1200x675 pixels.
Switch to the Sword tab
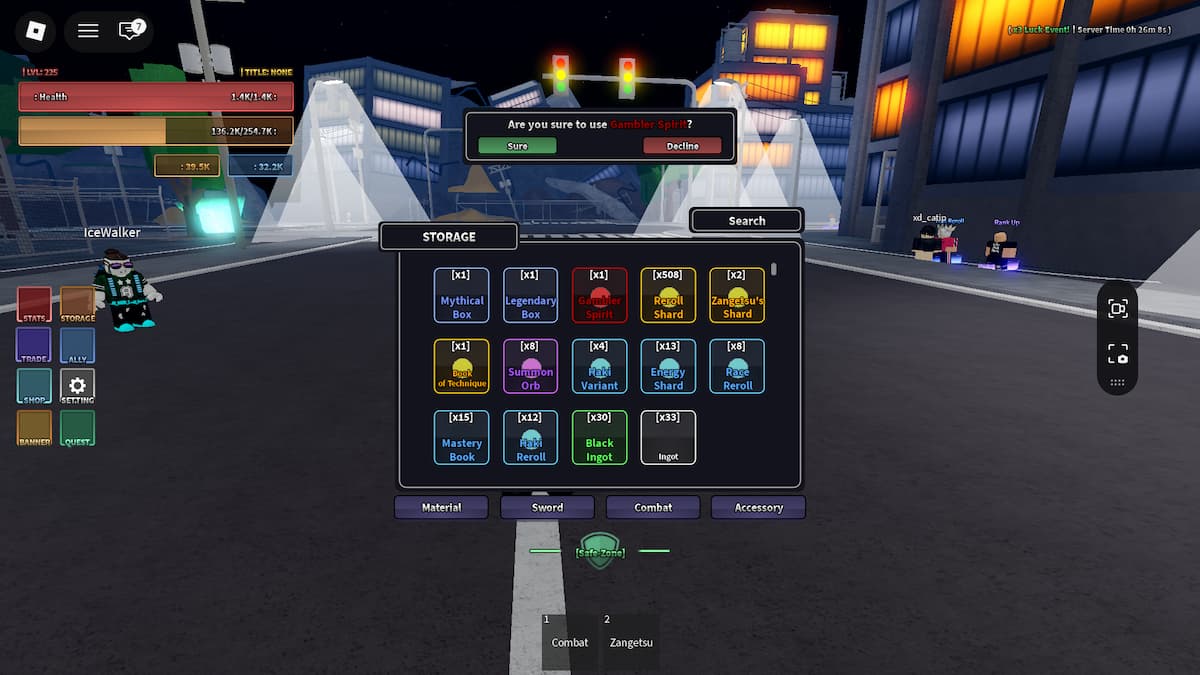click(x=547, y=507)
